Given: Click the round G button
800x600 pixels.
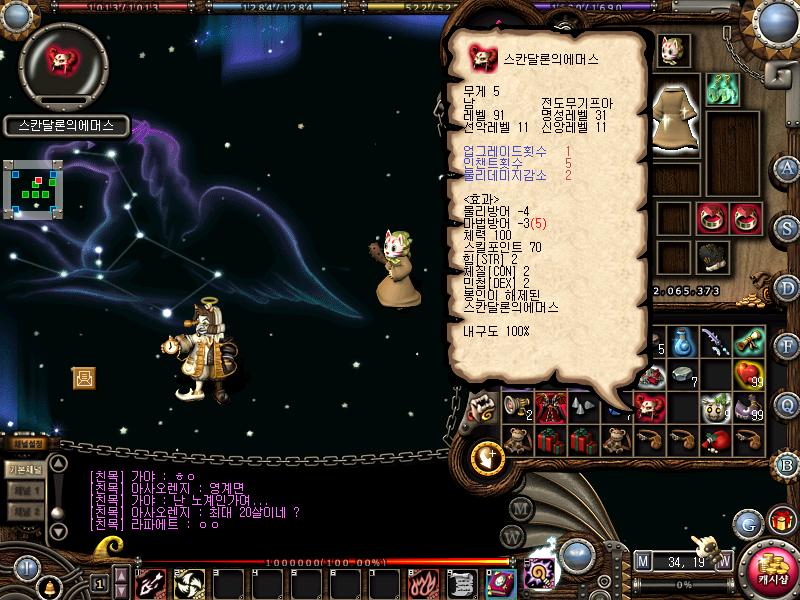Looking at the screenshot, I should click(x=747, y=522).
